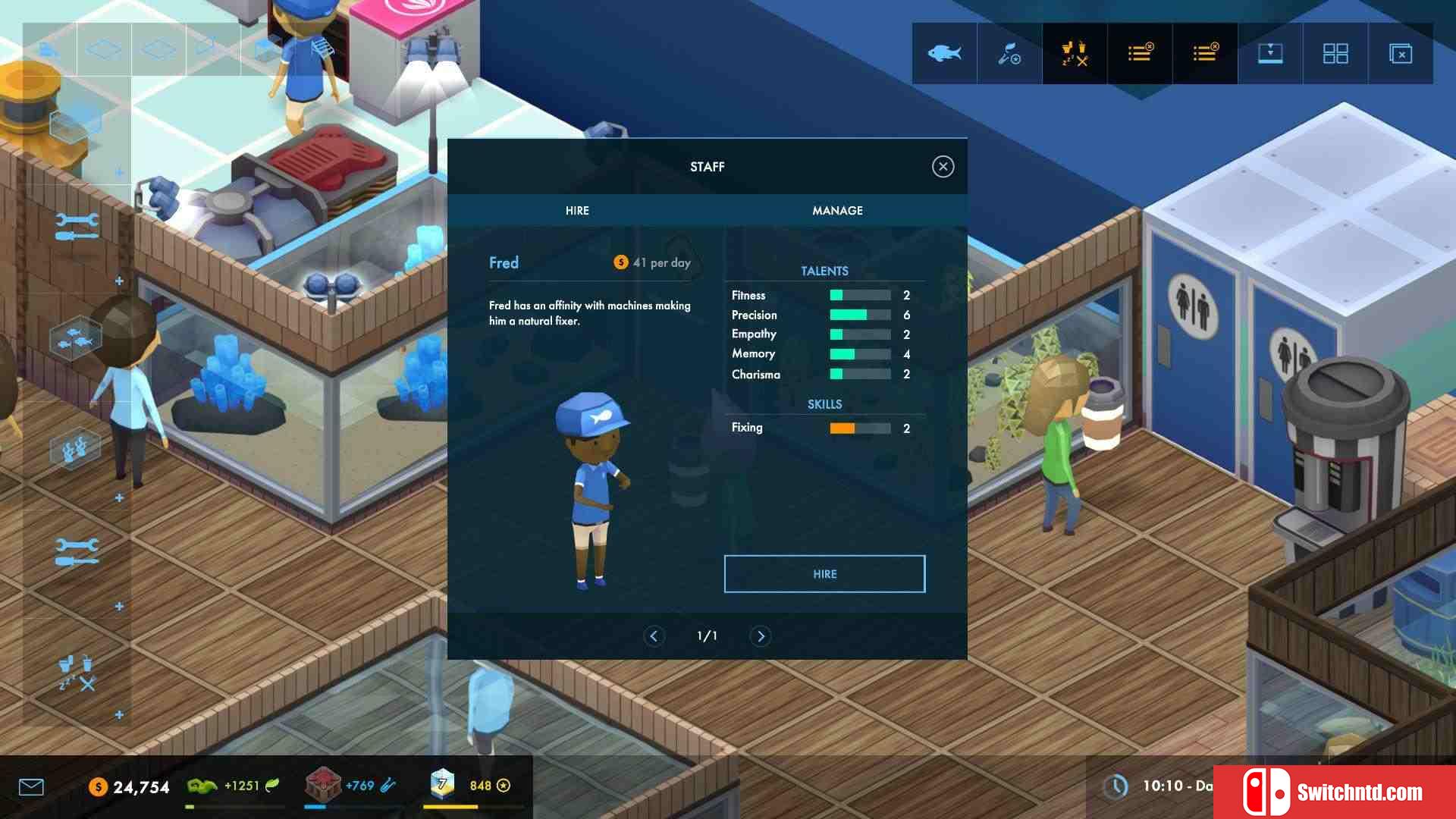Close the Staff panel
Viewport: 1456px width, 819px height.
click(943, 167)
